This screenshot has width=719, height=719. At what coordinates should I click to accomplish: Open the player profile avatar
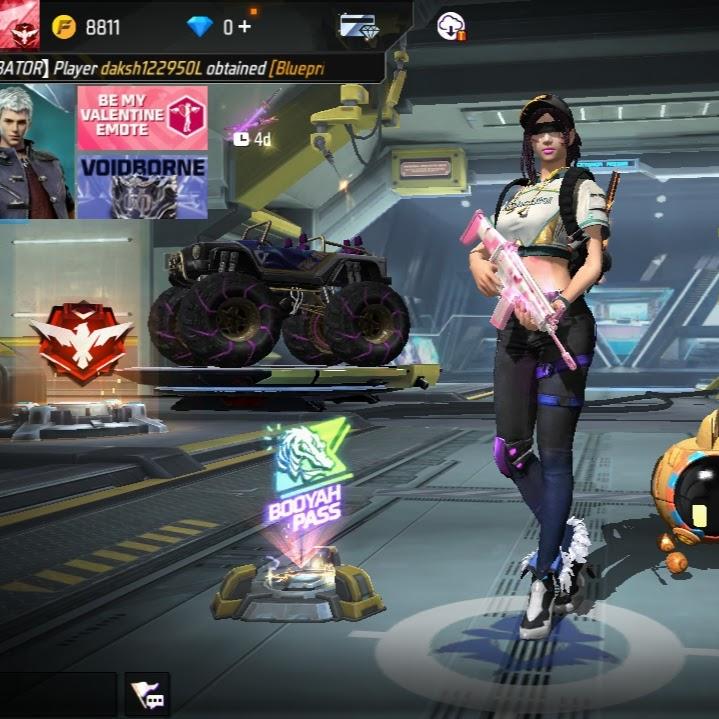19,23
